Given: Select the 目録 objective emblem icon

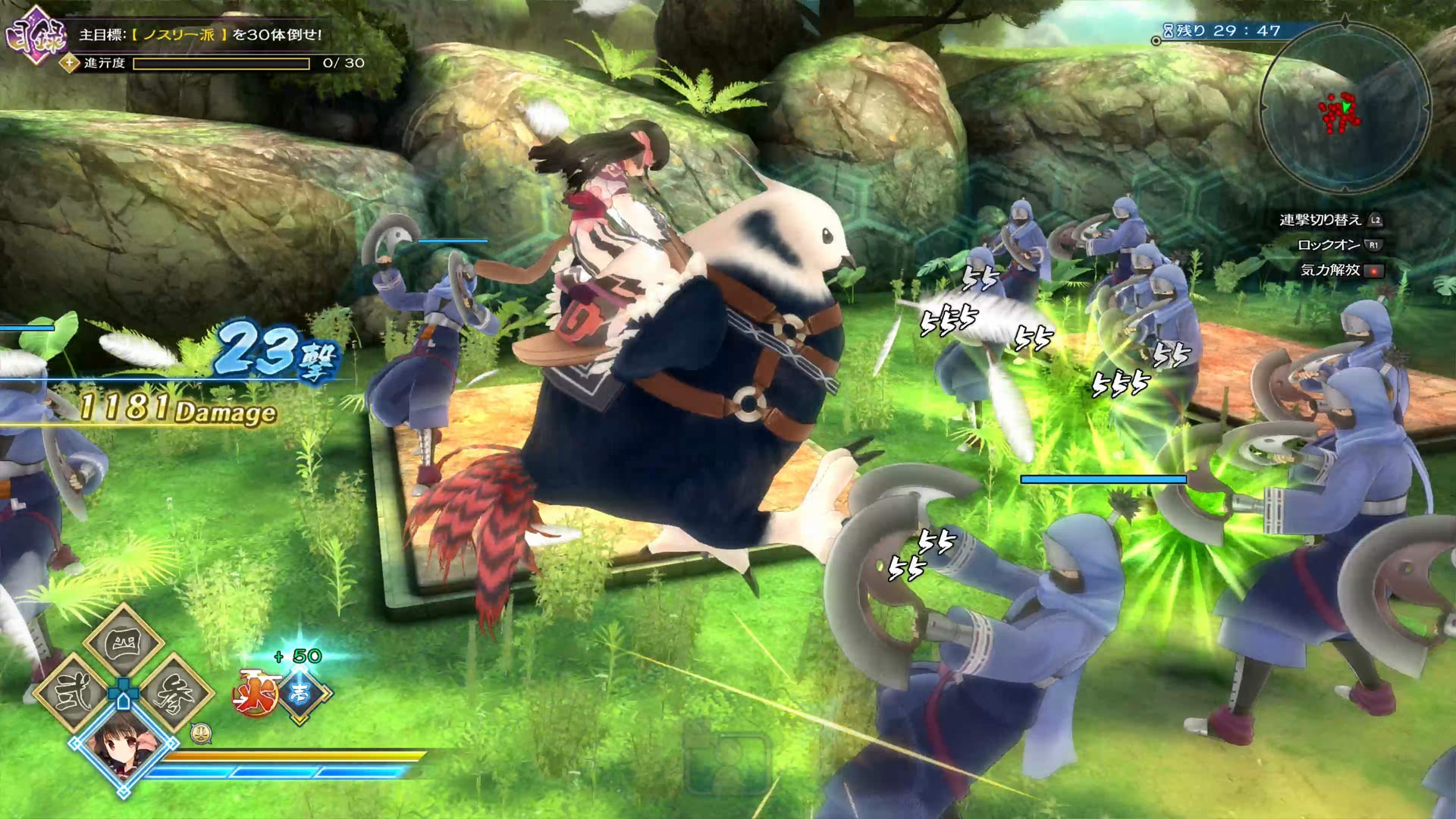Looking at the screenshot, I should [x=36, y=33].
